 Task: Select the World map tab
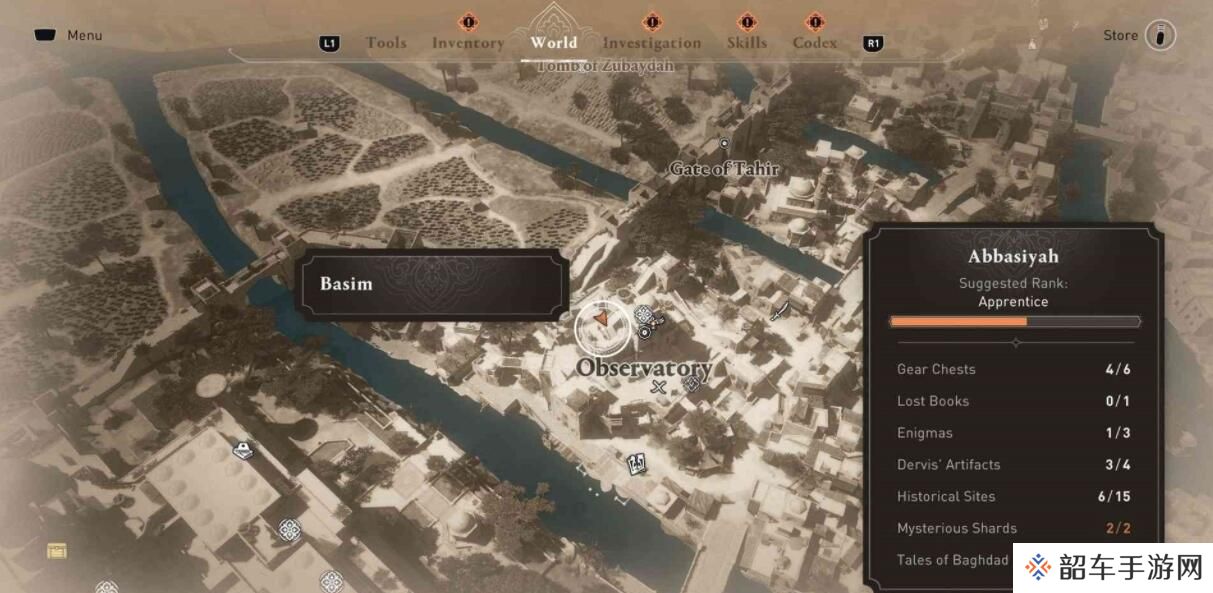click(x=554, y=42)
